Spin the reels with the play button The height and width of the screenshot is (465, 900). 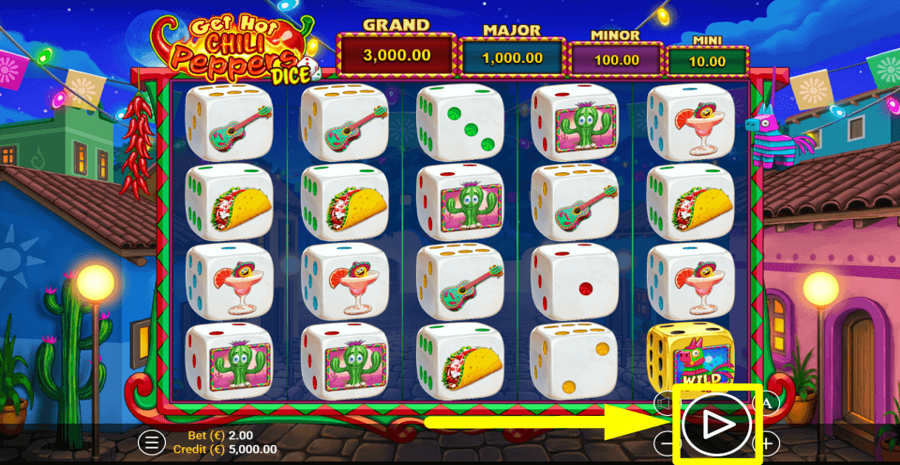pyautogui.click(x=716, y=425)
